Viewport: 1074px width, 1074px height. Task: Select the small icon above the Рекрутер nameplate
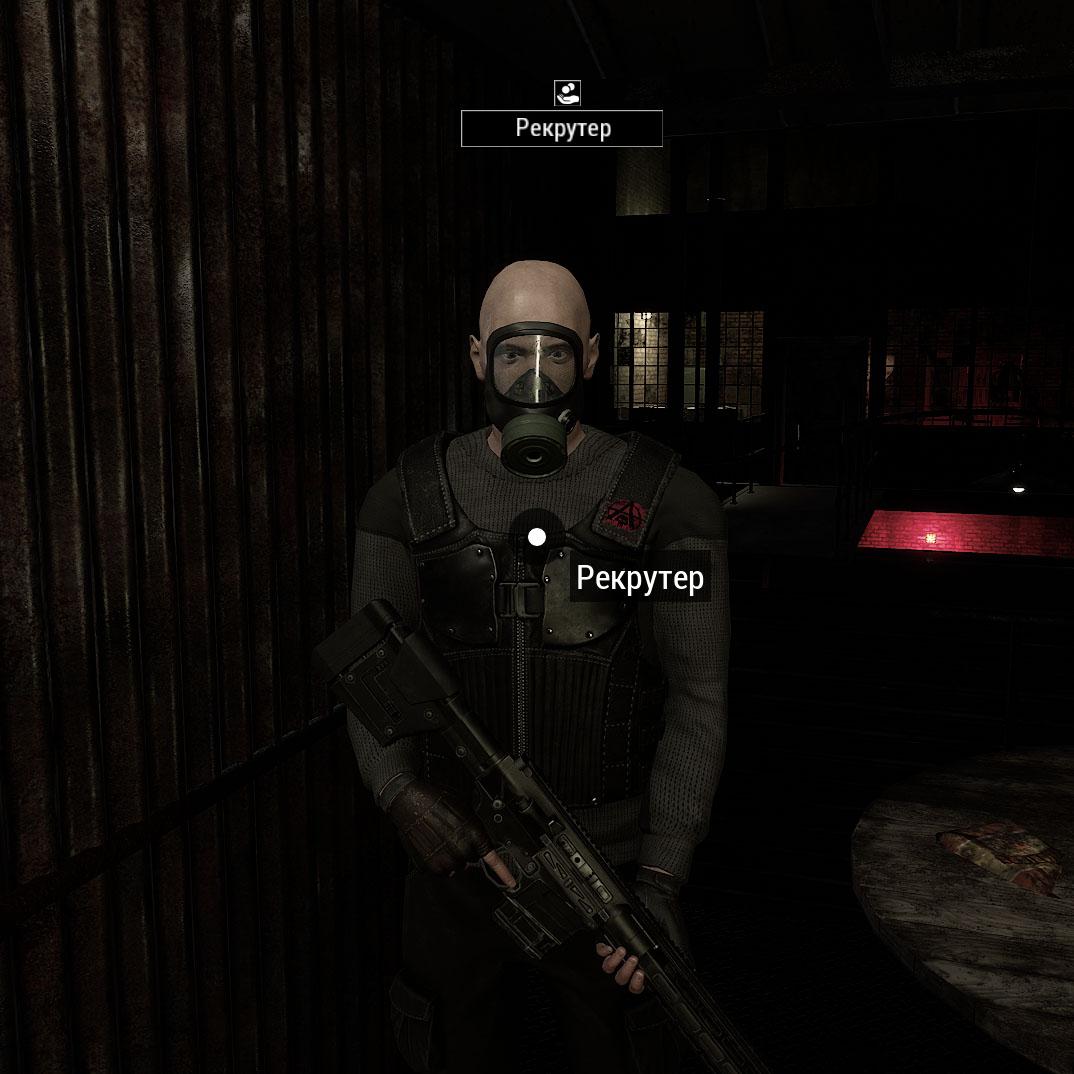[x=567, y=93]
